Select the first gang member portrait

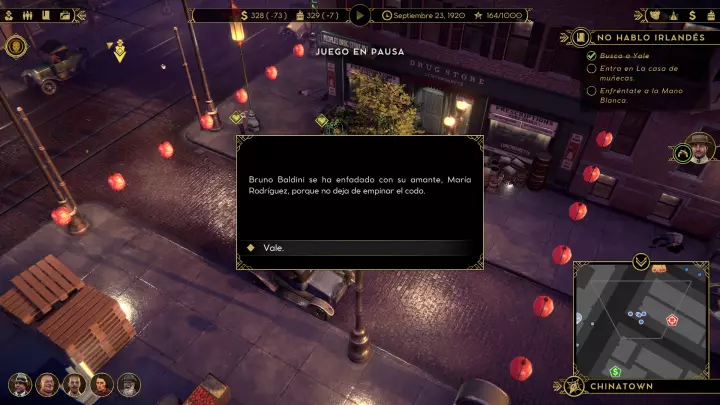pyautogui.click(x=19, y=384)
